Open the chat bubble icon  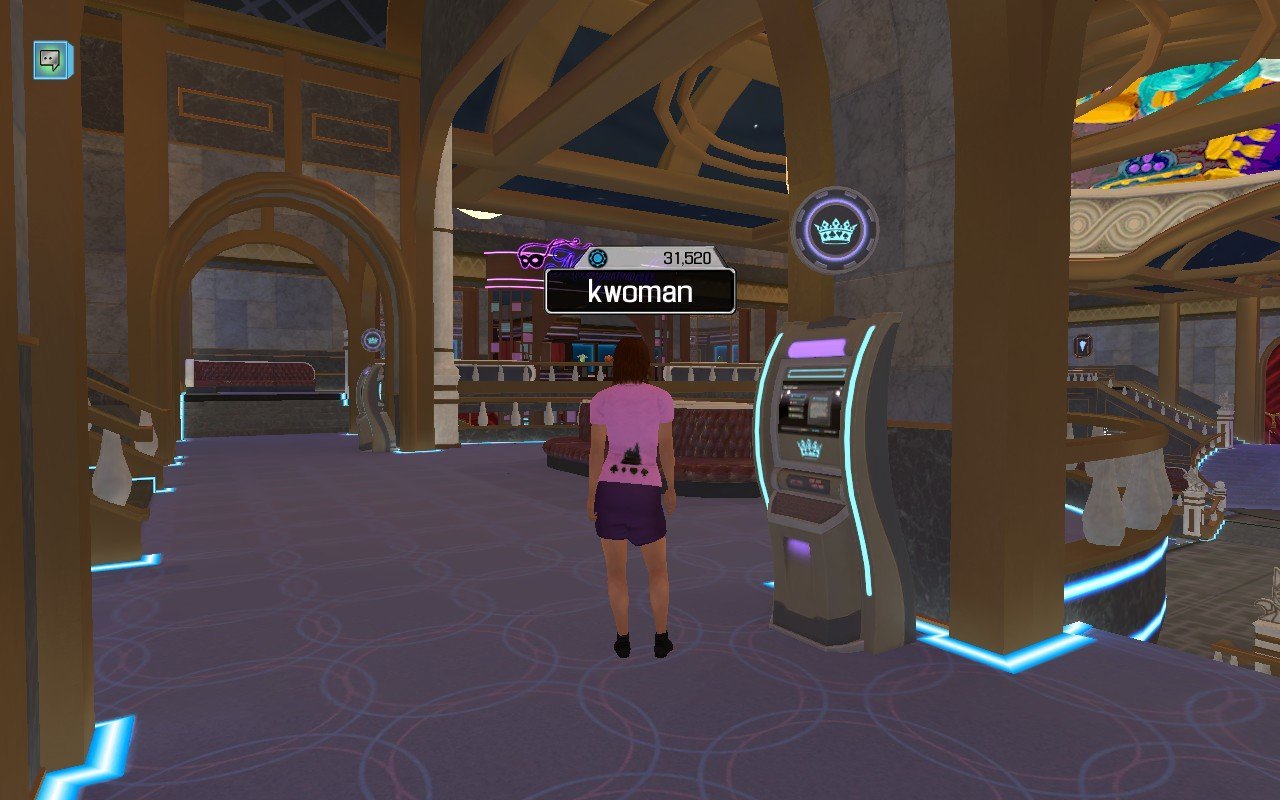pos(52,60)
